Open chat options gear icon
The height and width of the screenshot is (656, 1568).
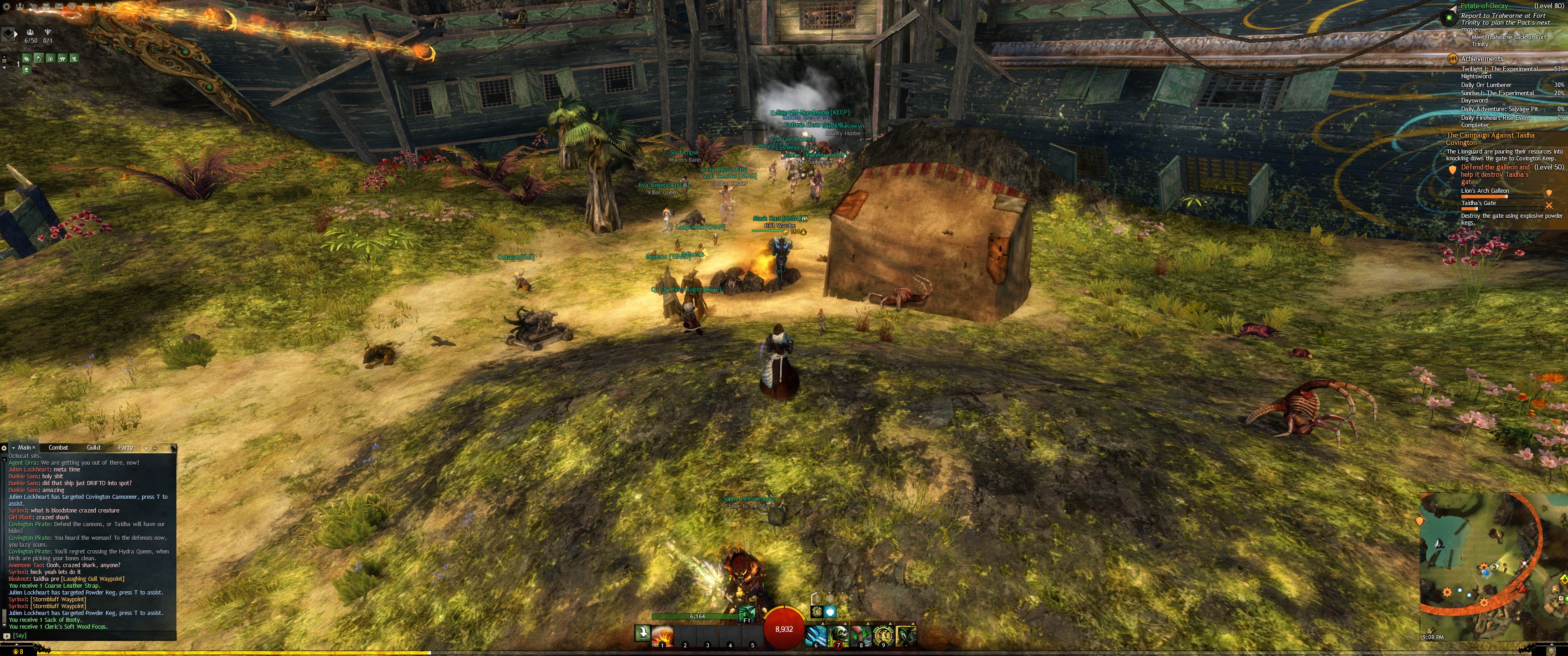click(x=4, y=448)
